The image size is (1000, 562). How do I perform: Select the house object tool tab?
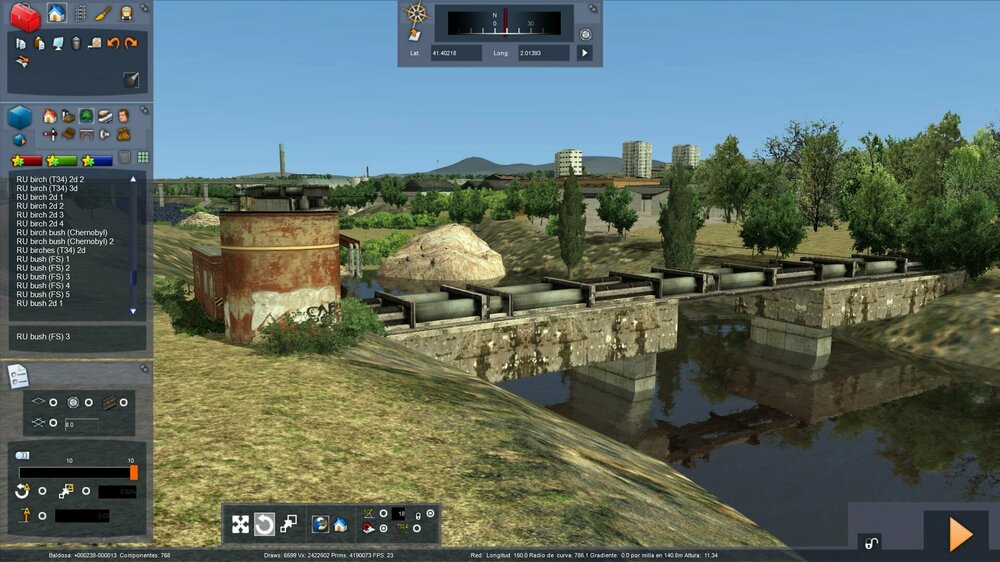pos(57,13)
